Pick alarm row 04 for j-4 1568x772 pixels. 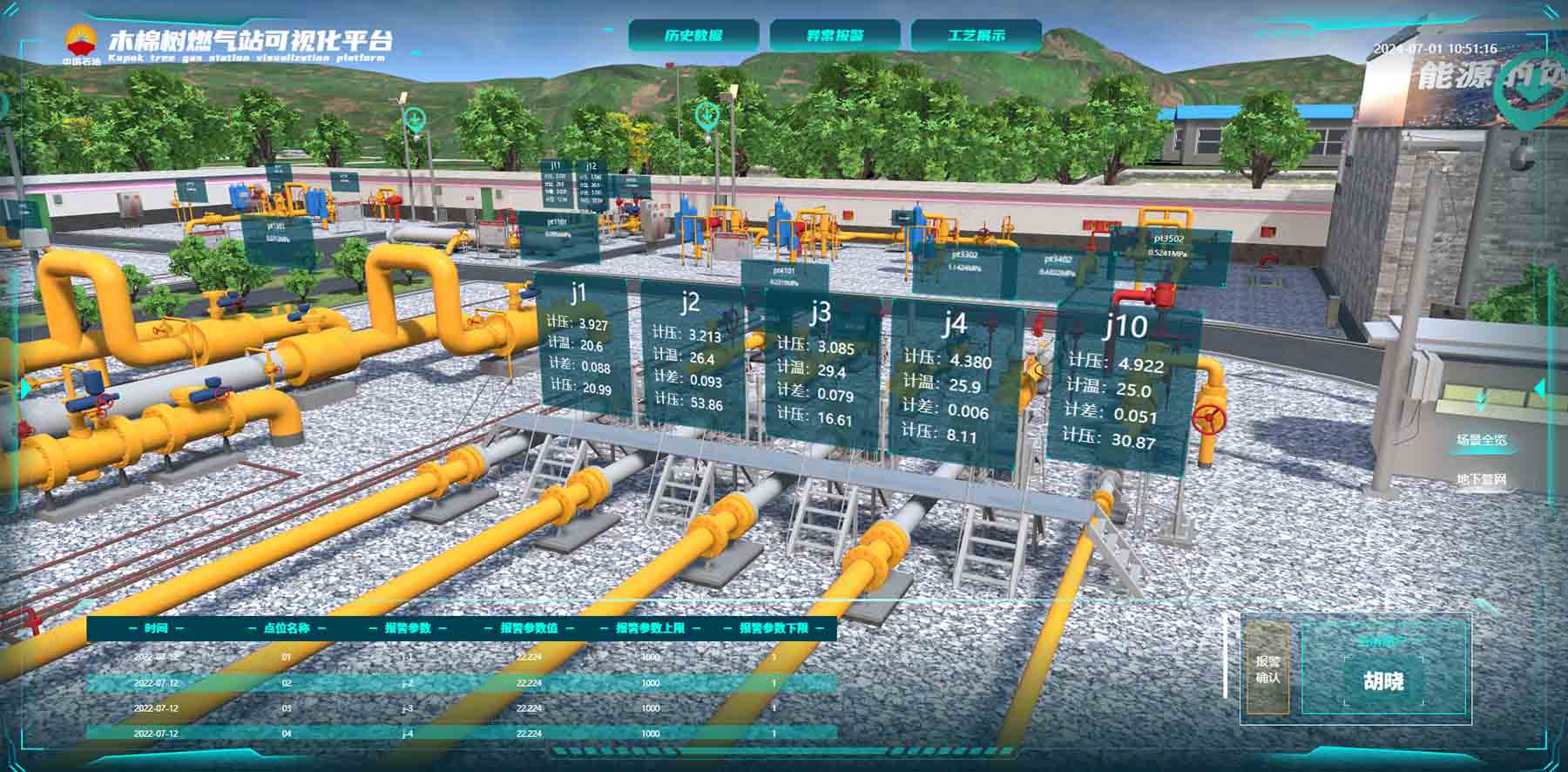[462, 734]
